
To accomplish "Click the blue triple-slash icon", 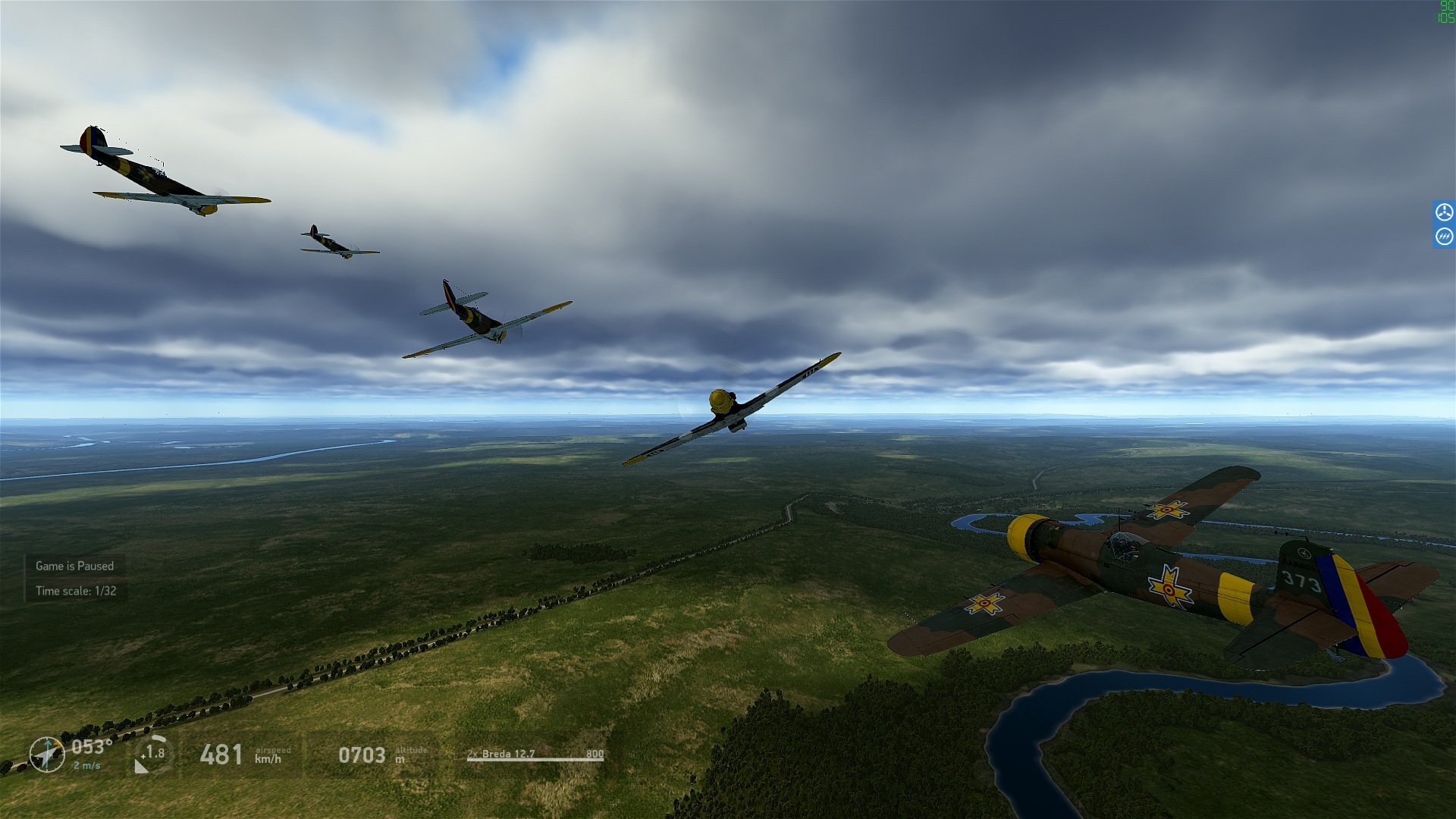I will 1444,237.
